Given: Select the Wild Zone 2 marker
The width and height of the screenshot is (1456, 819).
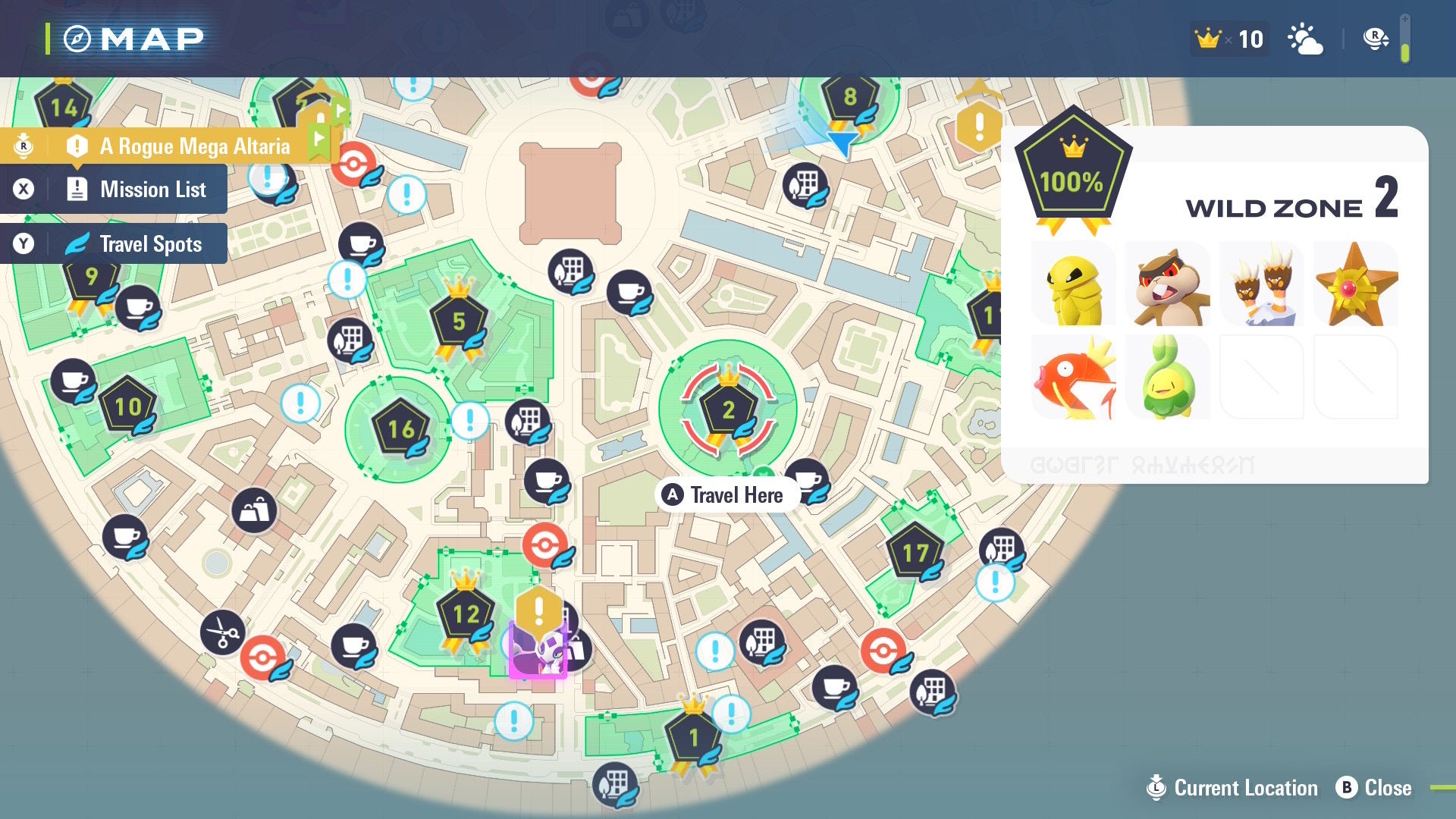Looking at the screenshot, I should pyautogui.click(x=729, y=409).
